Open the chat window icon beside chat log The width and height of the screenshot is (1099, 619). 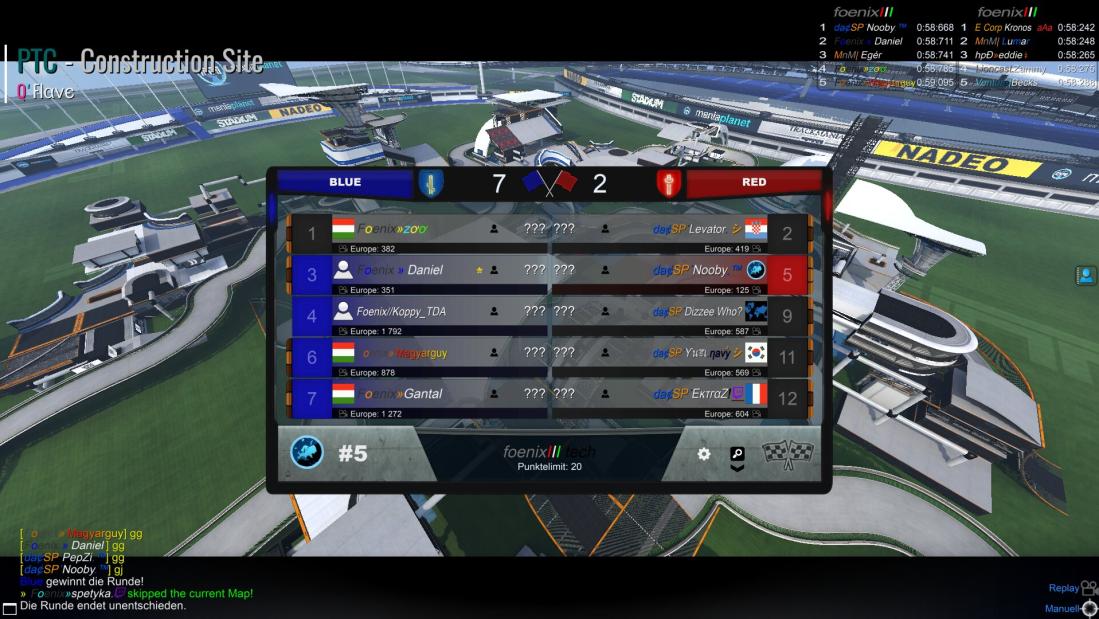click(10, 608)
